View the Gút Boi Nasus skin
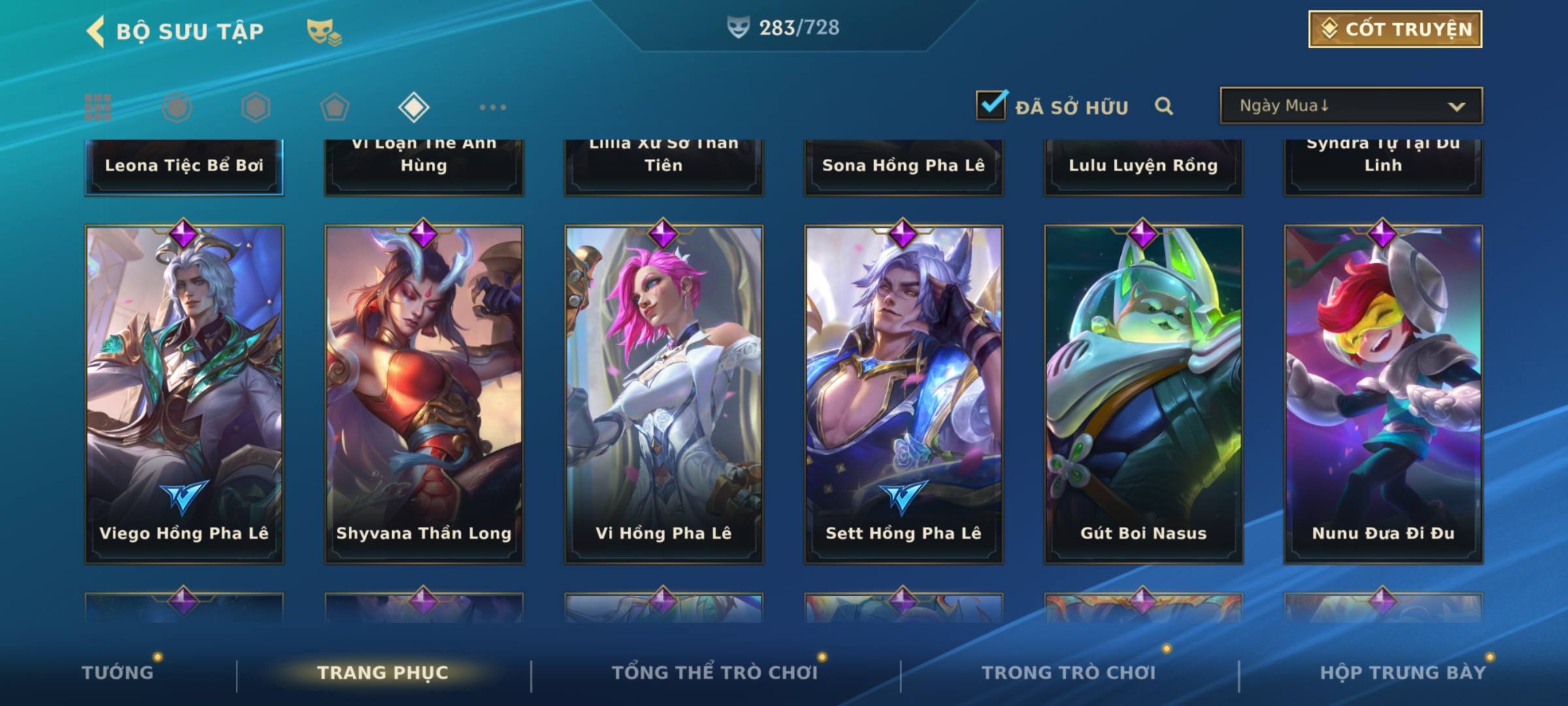This screenshot has width=1568, height=706. coord(1143,394)
